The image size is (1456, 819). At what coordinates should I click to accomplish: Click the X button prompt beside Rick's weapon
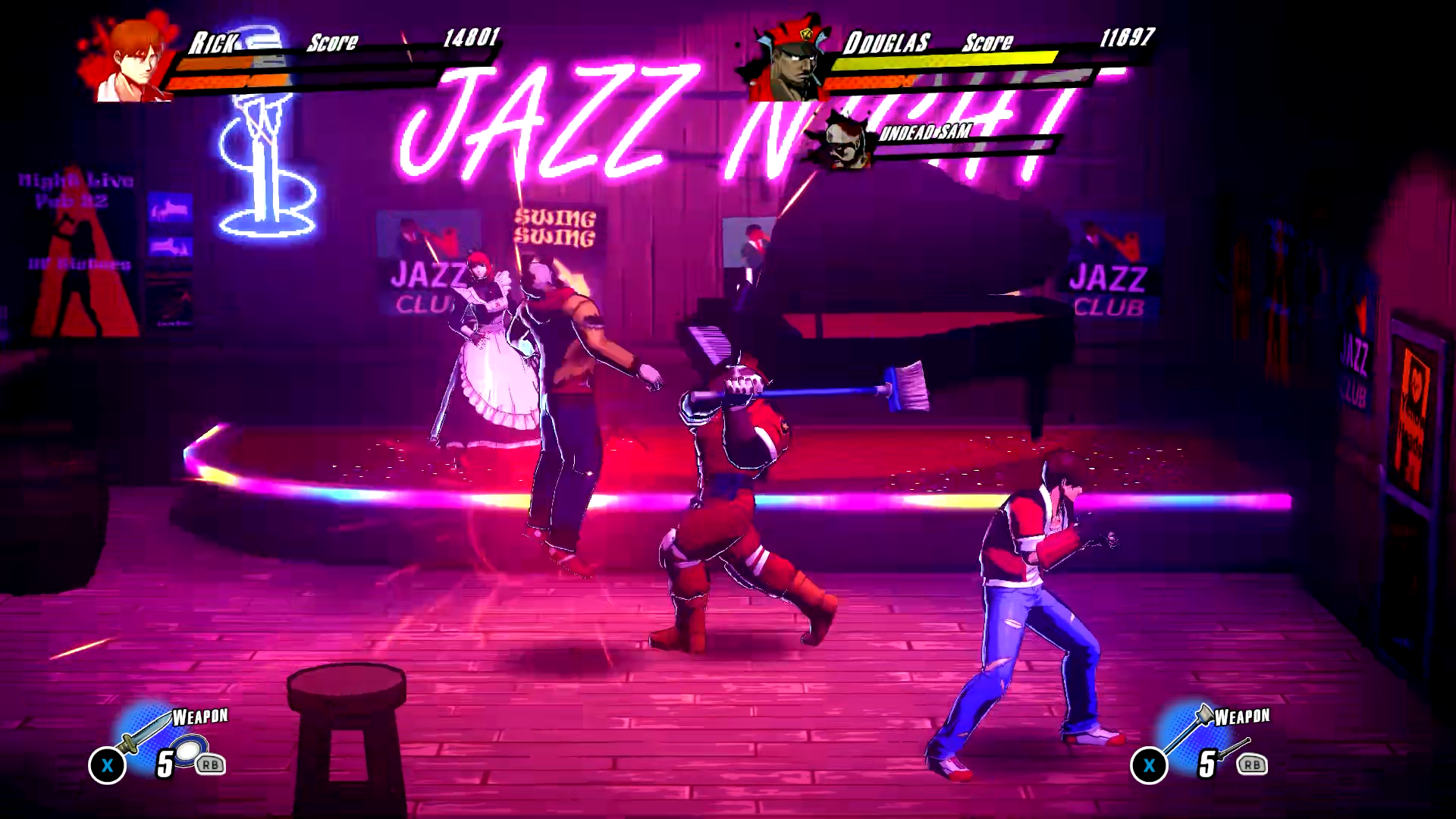point(107,764)
